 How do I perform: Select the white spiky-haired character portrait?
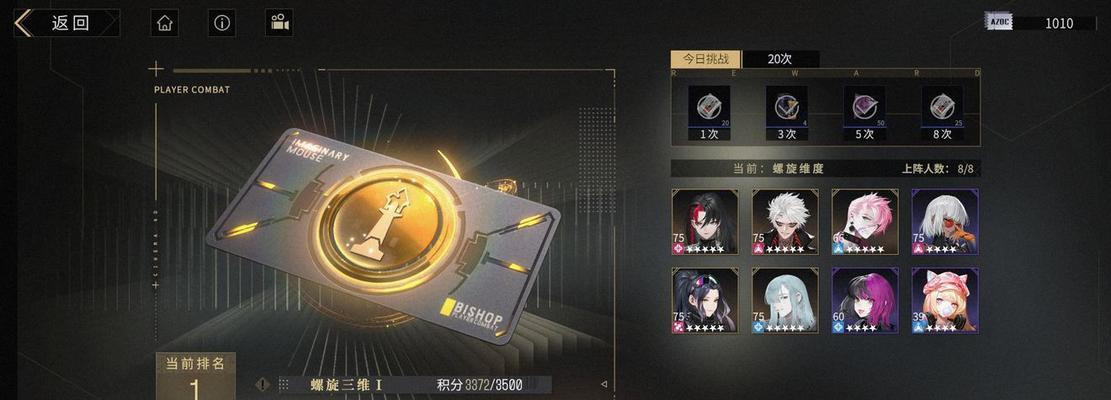[x=785, y=221]
